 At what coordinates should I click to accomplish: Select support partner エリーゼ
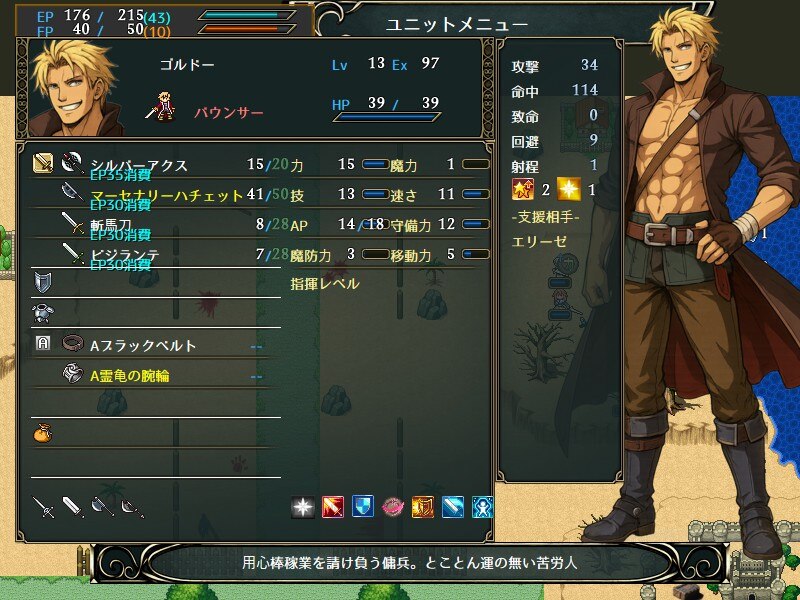538,240
